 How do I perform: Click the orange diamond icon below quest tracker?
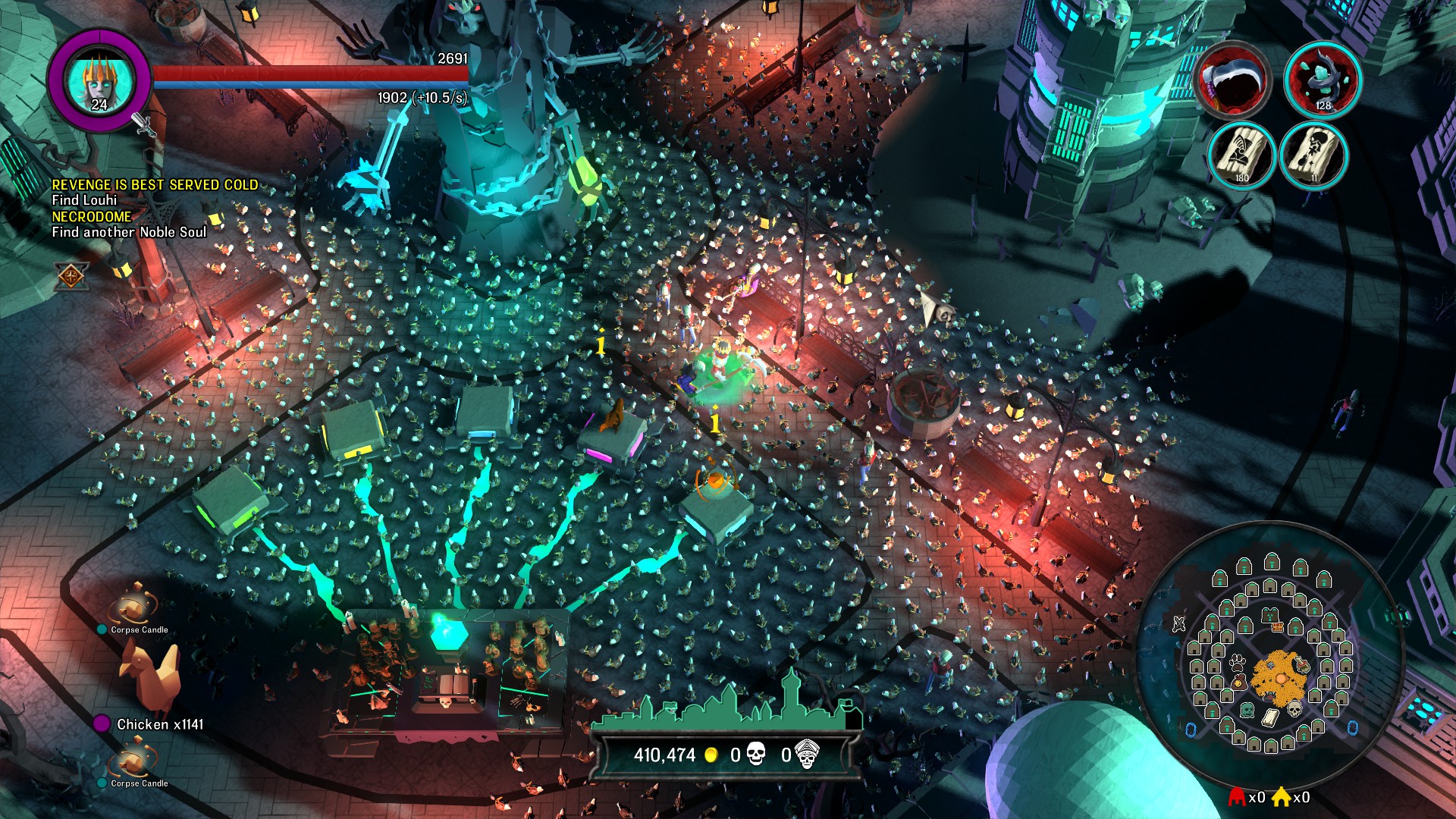coord(71,277)
